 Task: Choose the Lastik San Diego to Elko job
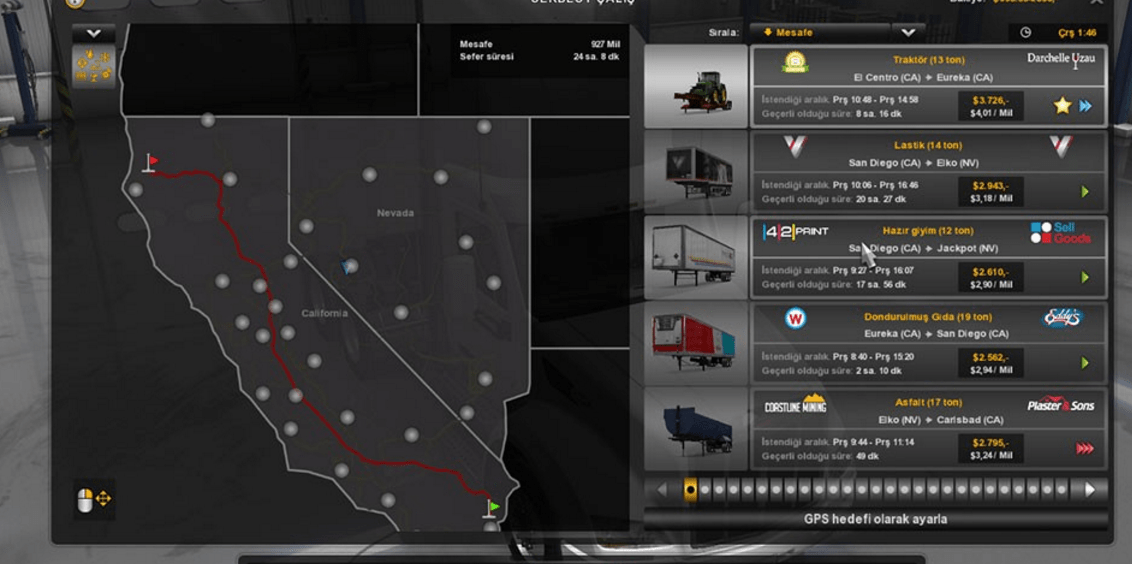click(927, 172)
